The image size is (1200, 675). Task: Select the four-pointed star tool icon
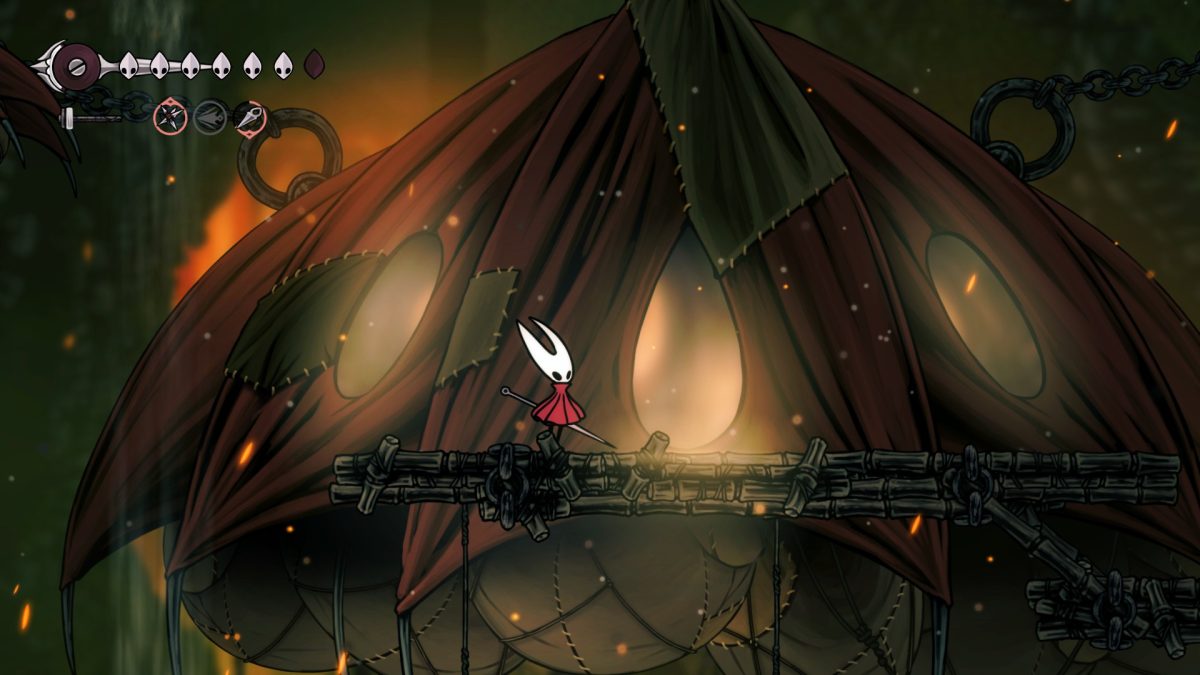(x=170, y=118)
